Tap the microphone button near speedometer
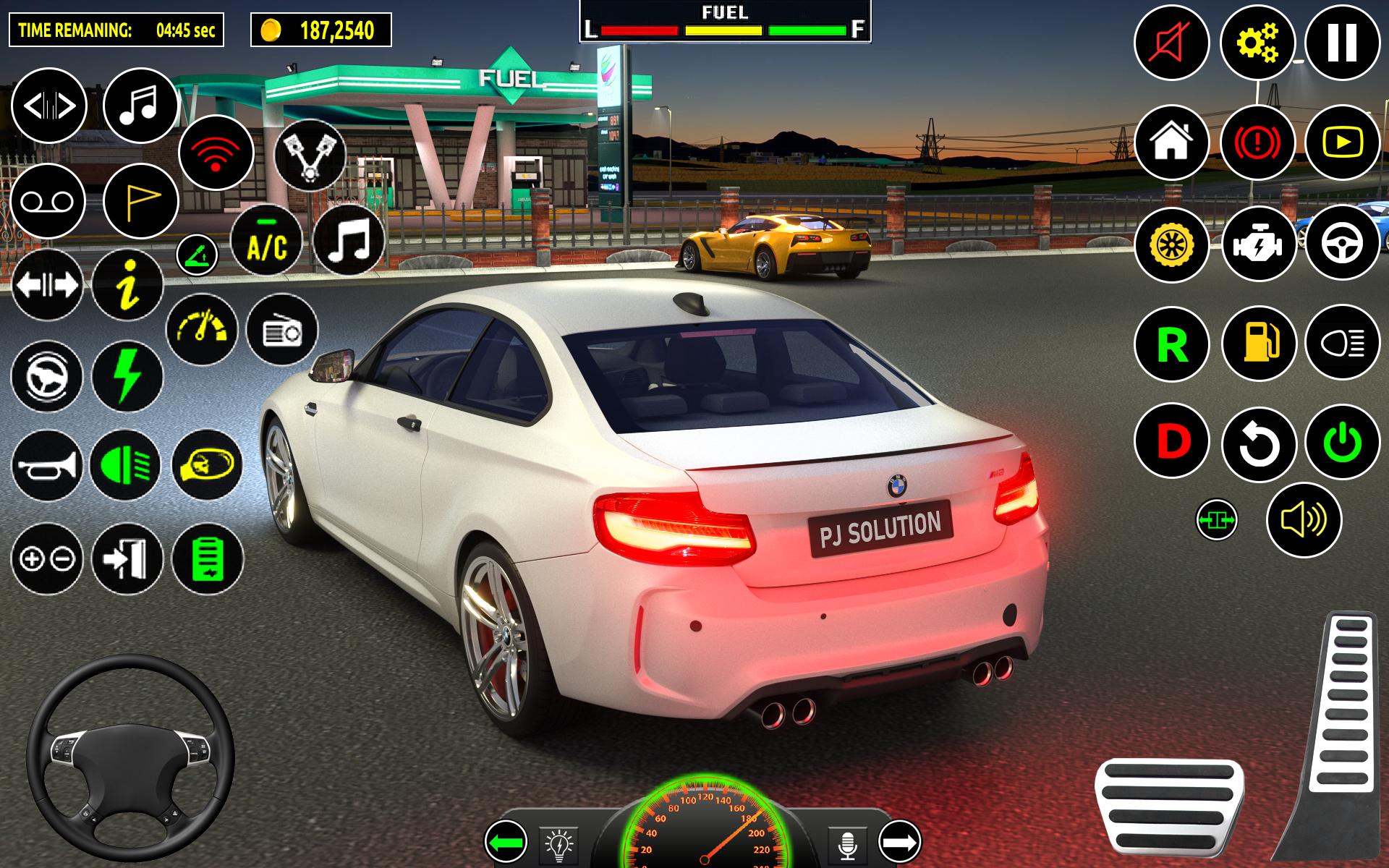The image size is (1389, 868). click(x=847, y=843)
